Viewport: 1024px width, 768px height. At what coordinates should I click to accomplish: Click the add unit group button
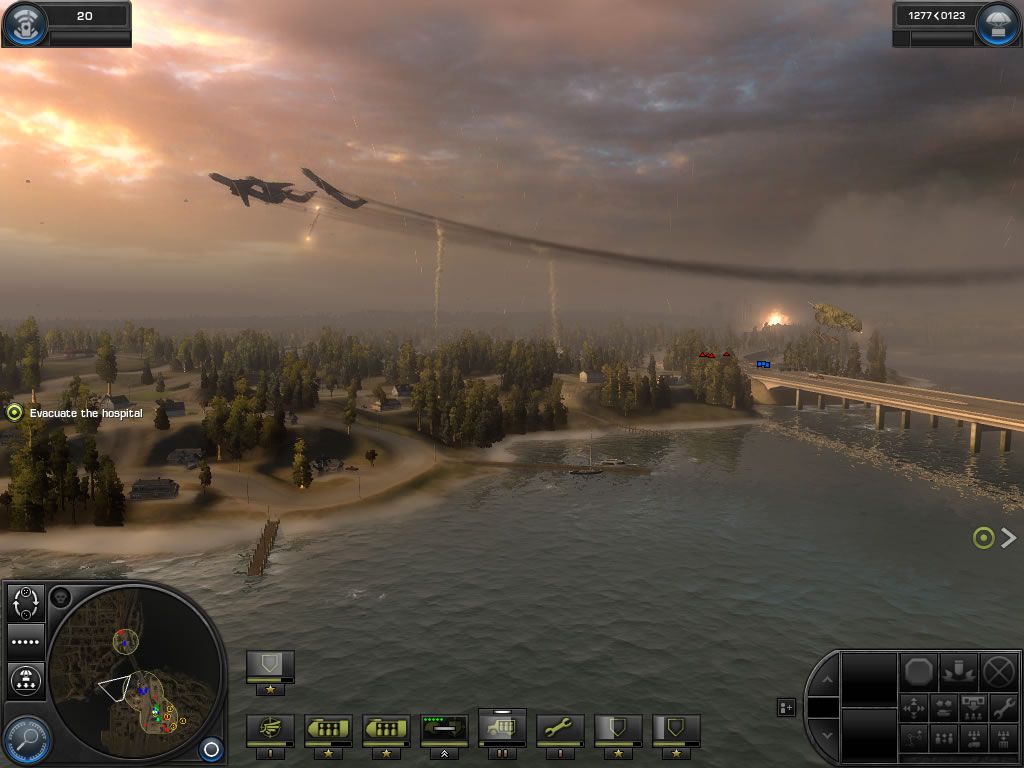click(x=786, y=708)
